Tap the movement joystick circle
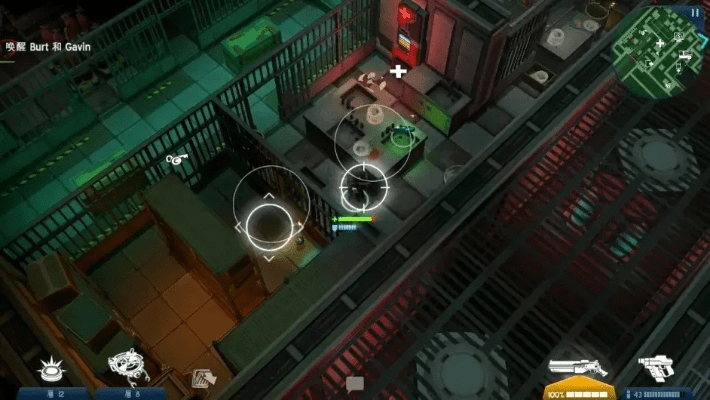The width and height of the screenshot is (710, 400). click(268, 224)
